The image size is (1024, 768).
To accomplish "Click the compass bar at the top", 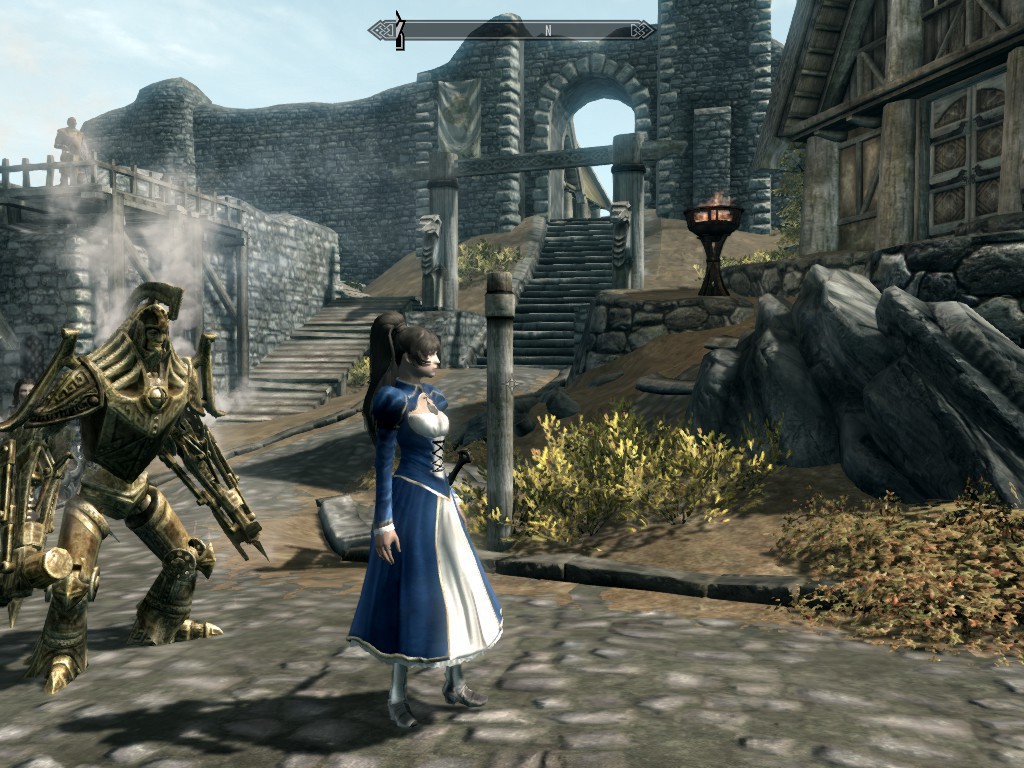I will 512,30.
